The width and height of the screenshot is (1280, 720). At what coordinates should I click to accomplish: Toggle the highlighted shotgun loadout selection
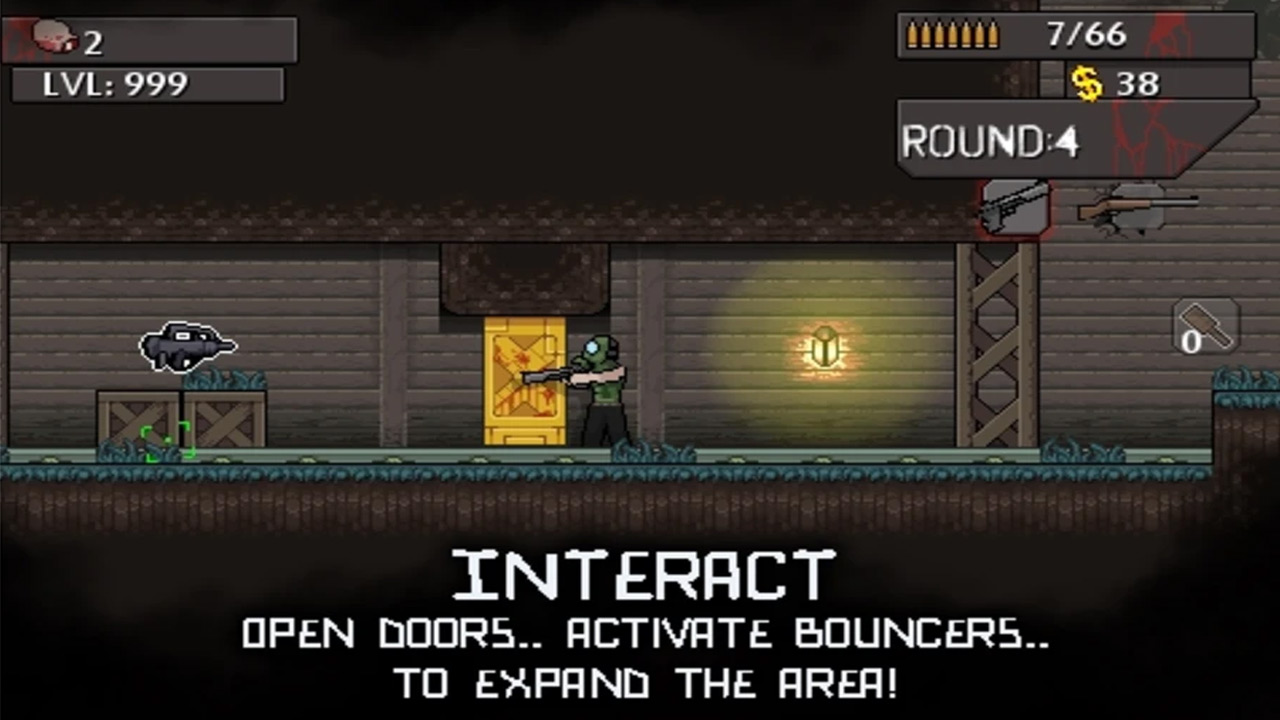(x=1014, y=208)
